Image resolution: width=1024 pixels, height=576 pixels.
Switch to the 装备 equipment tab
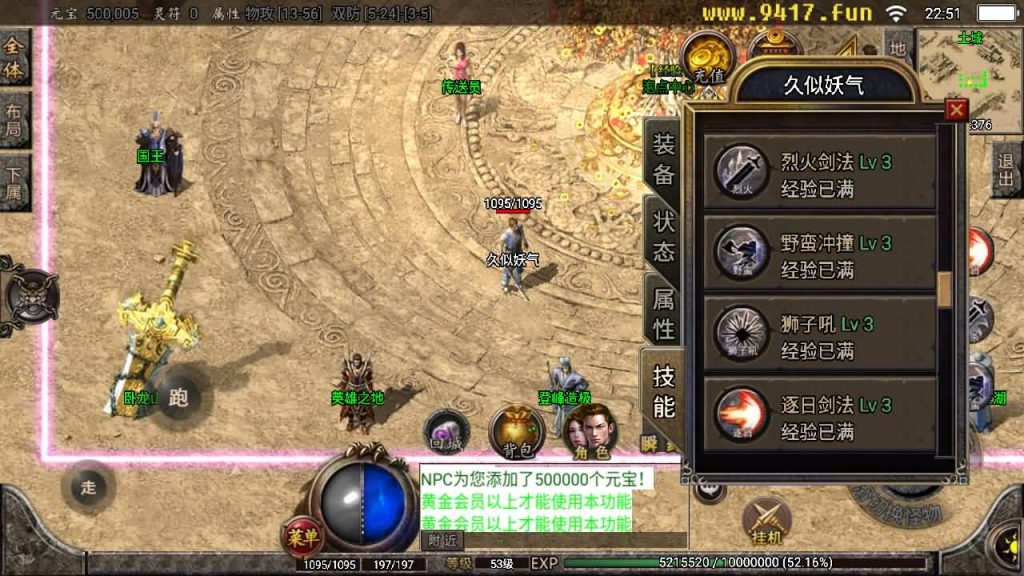tap(664, 158)
